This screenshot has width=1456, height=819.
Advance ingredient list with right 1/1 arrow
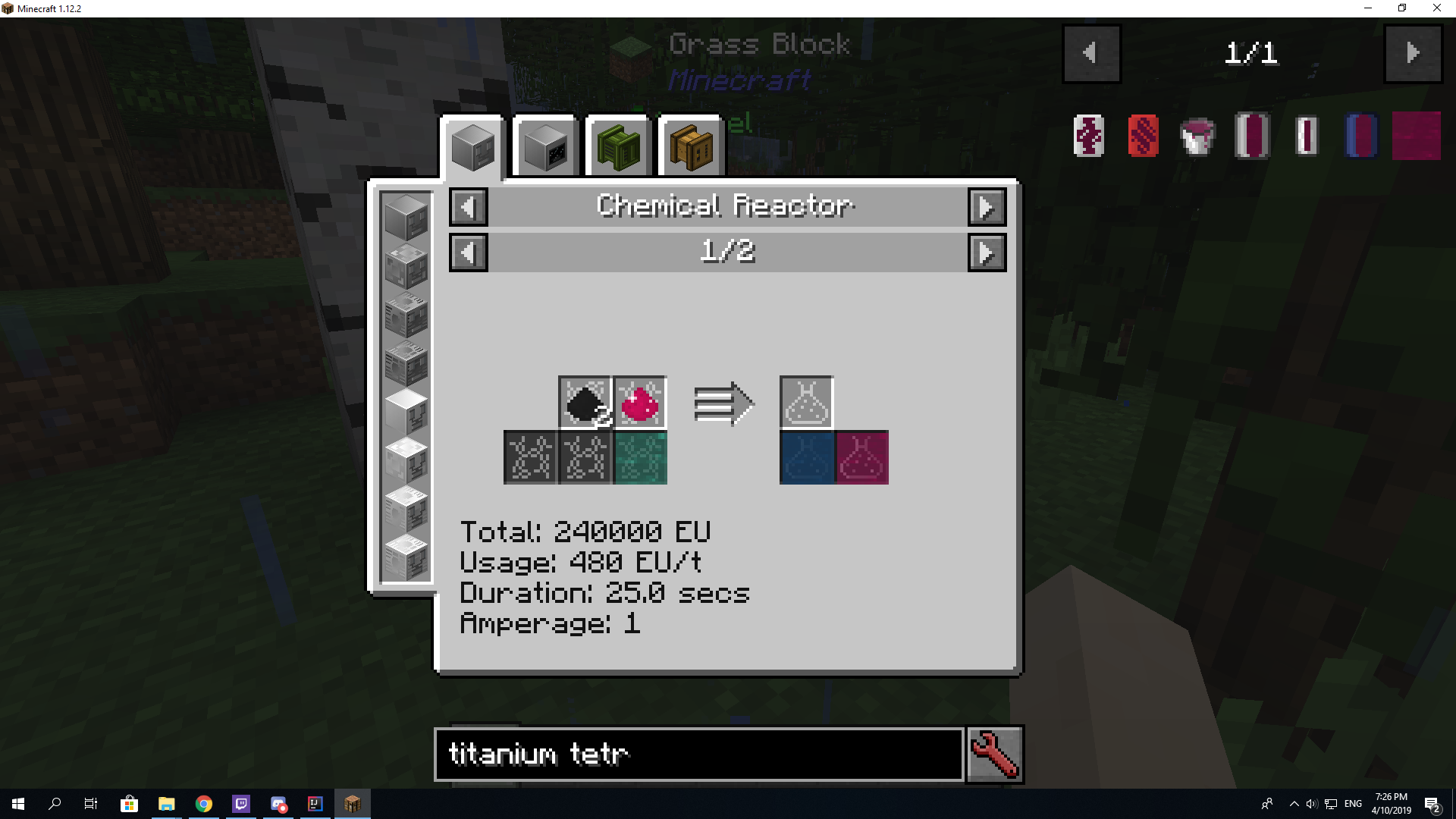click(x=1412, y=53)
